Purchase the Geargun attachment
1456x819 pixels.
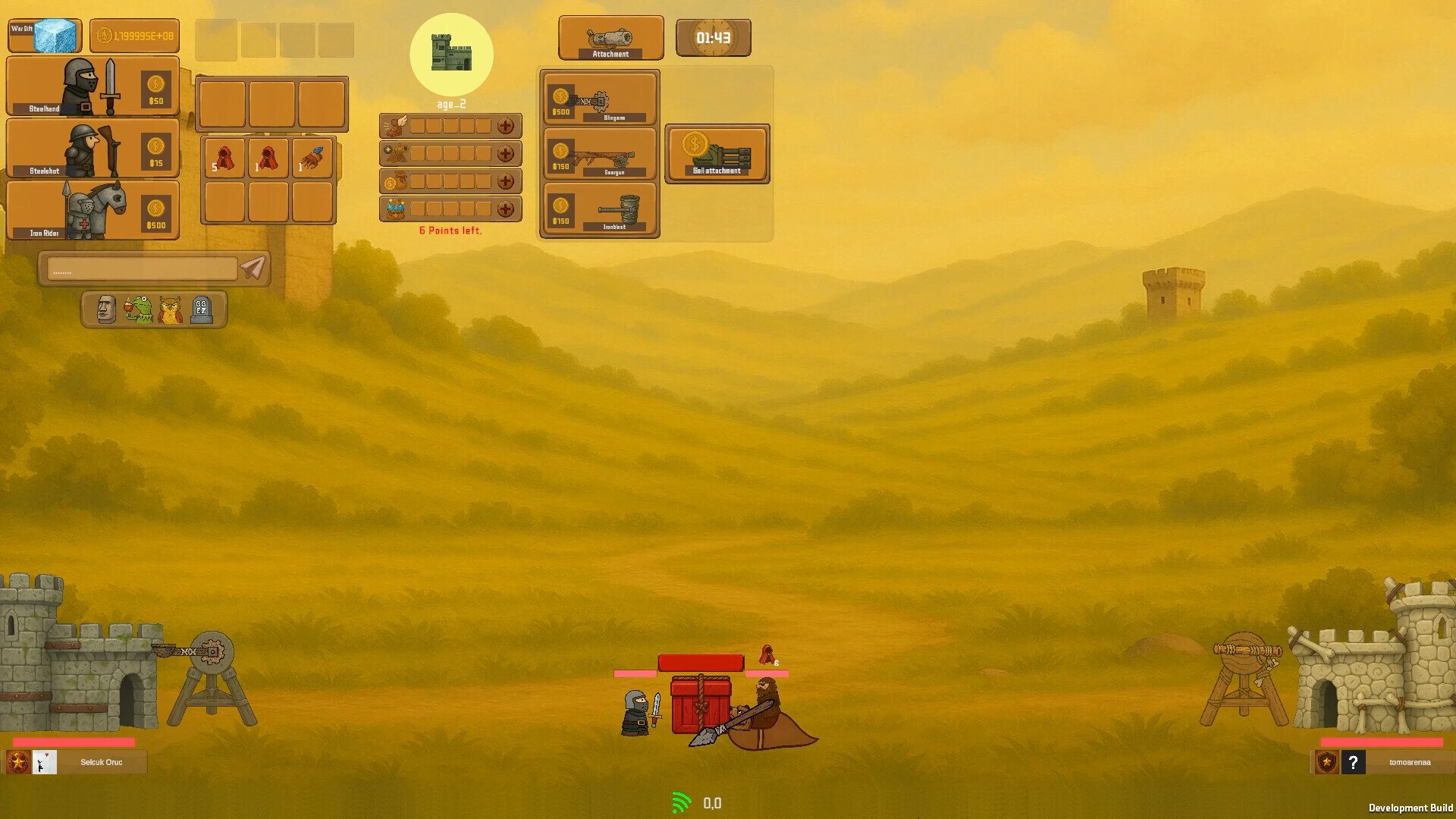point(600,154)
